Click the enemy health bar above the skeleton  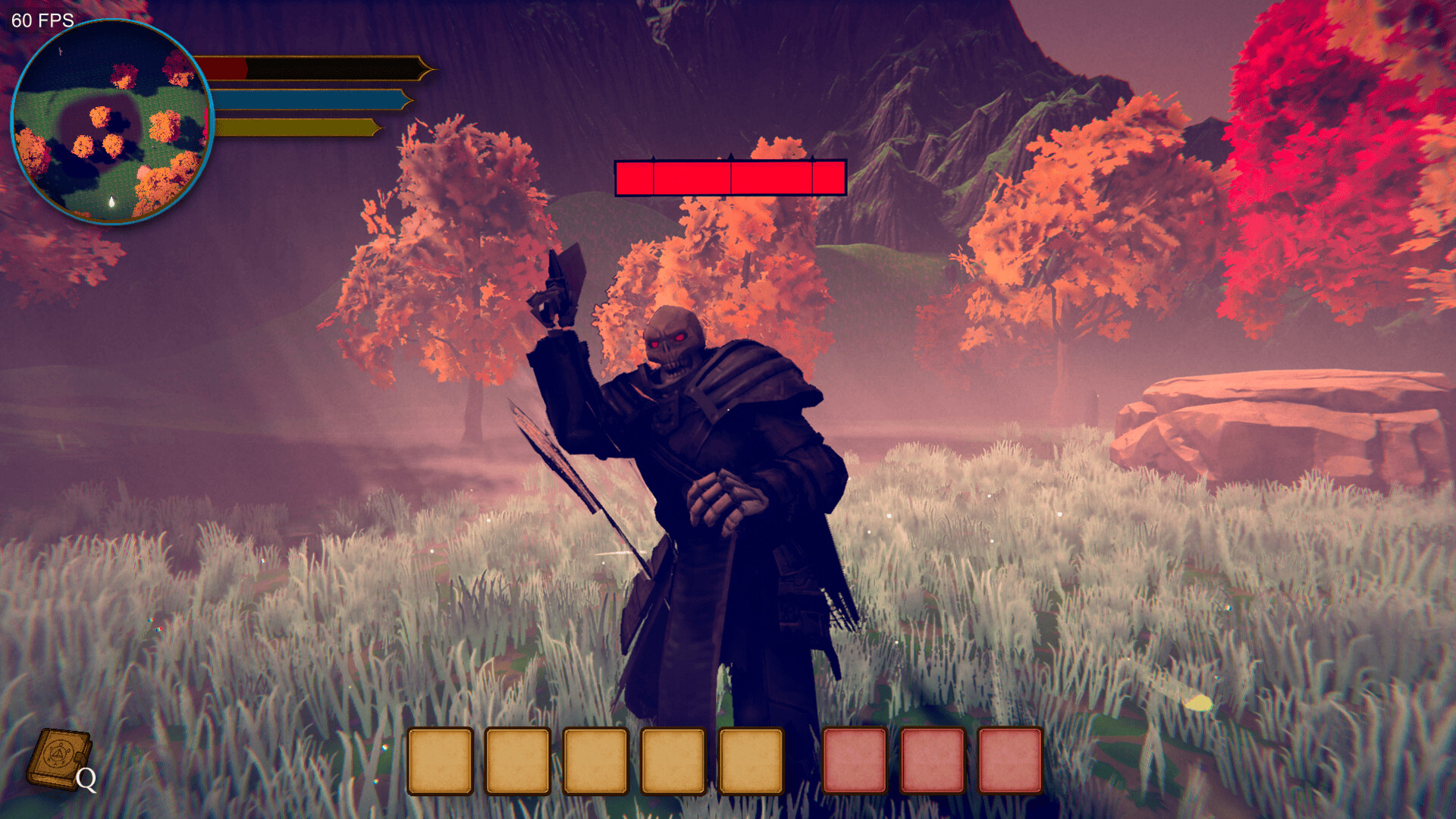coord(730,176)
